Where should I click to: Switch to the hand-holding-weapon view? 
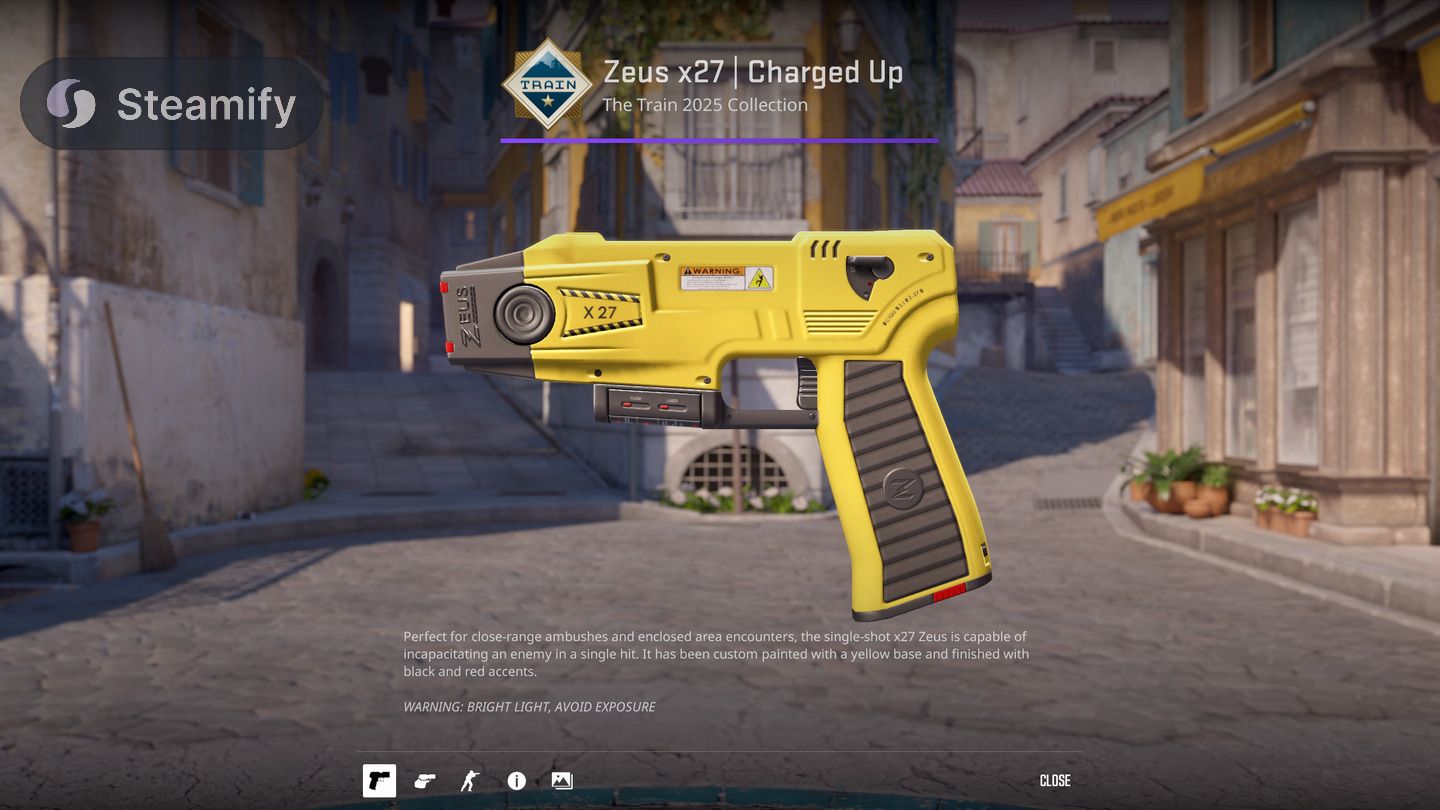coord(425,781)
